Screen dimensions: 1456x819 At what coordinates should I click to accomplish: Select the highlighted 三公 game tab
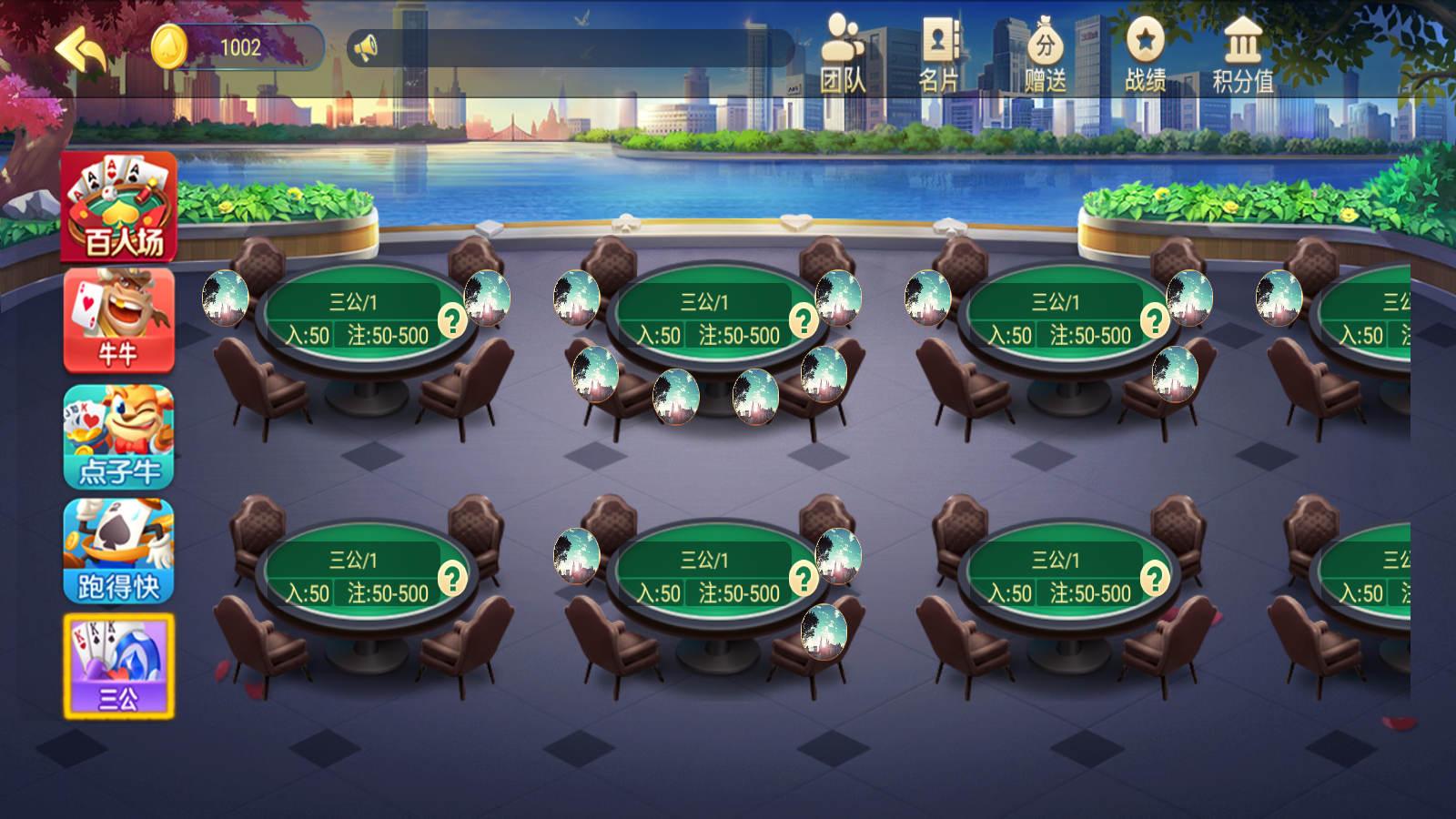click(x=118, y=664)
